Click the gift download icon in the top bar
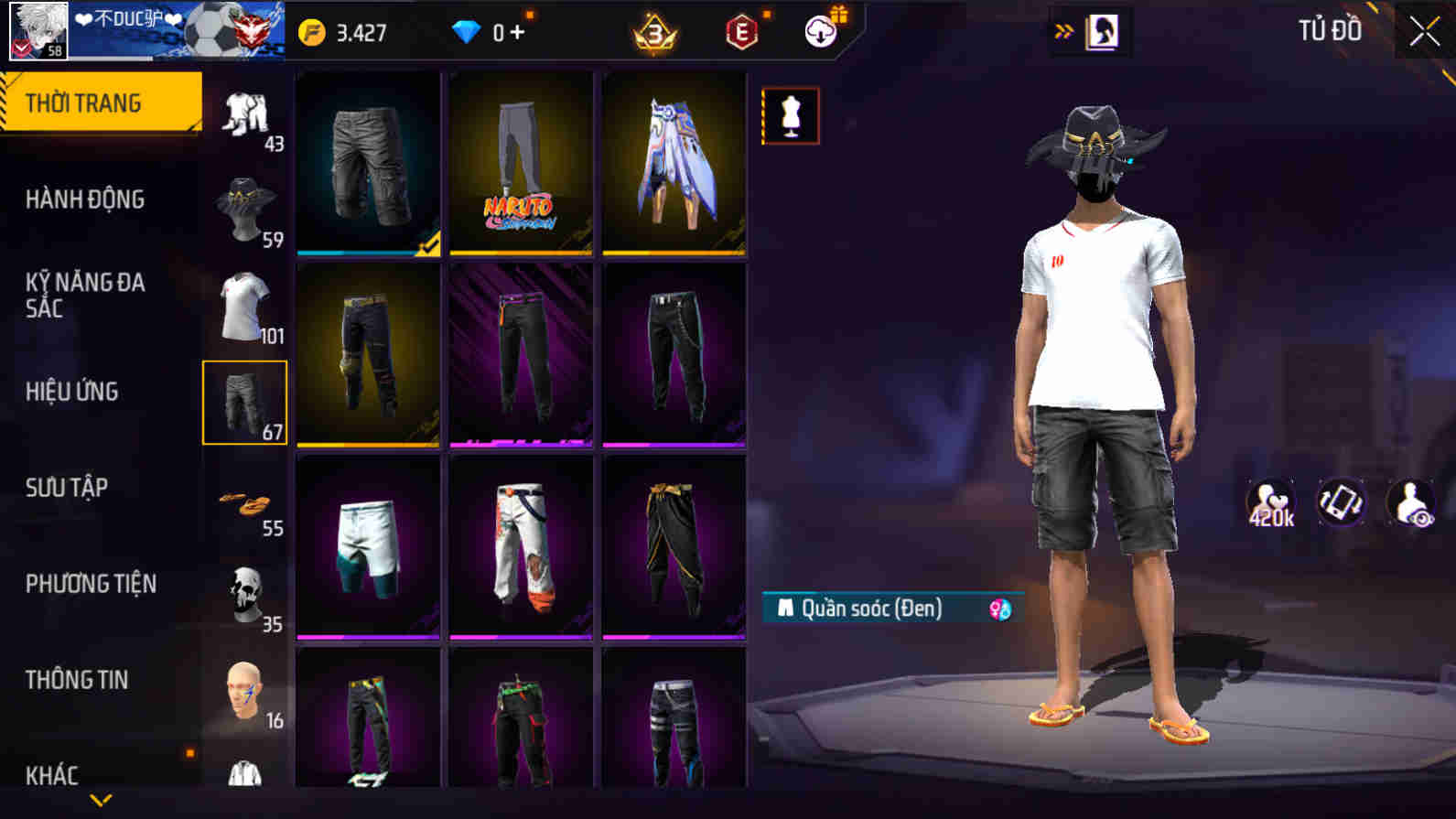Viewport: 1456px width, 819px height. tap(819, 30)
